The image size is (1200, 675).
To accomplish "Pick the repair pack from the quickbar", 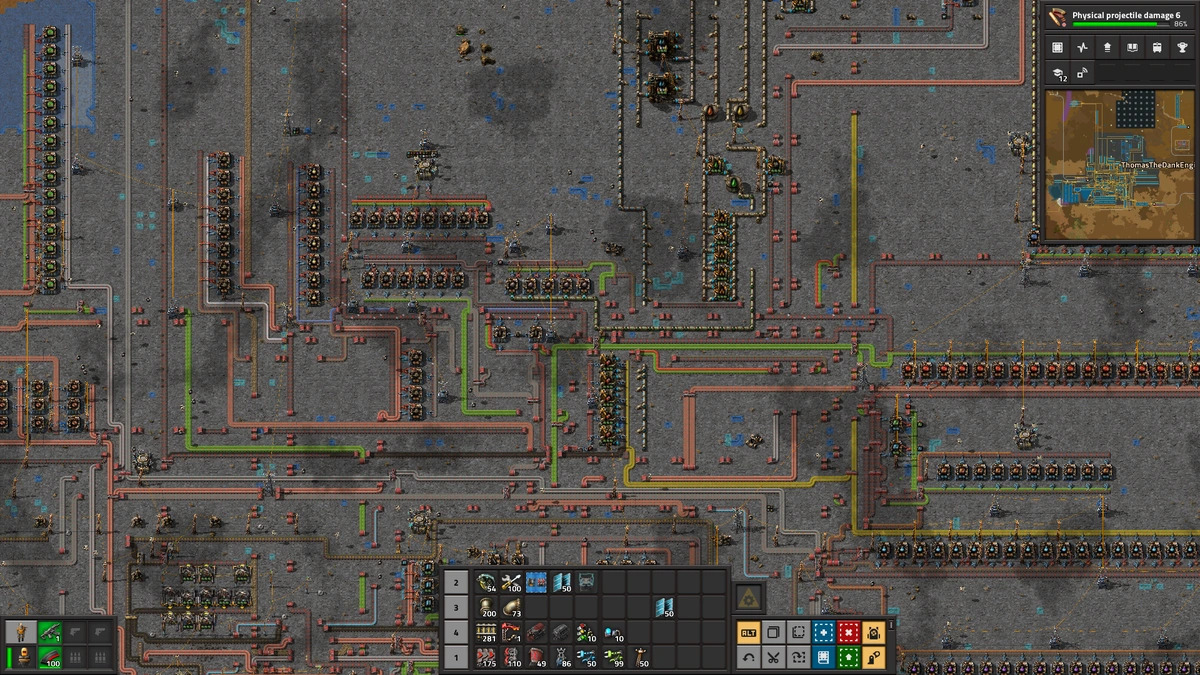I will [511, 582].
